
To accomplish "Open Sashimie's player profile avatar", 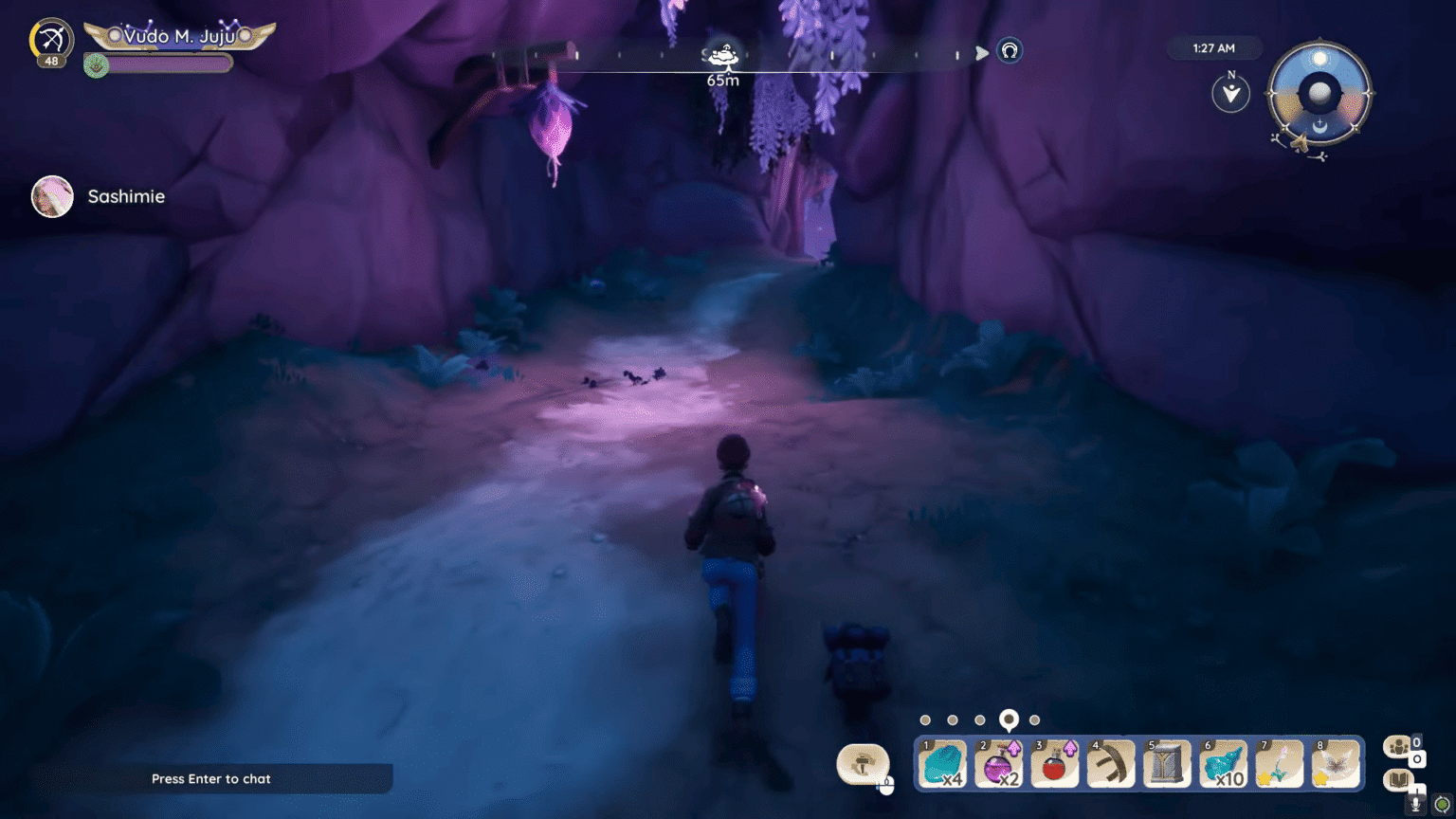I will (x=52, y=197).
